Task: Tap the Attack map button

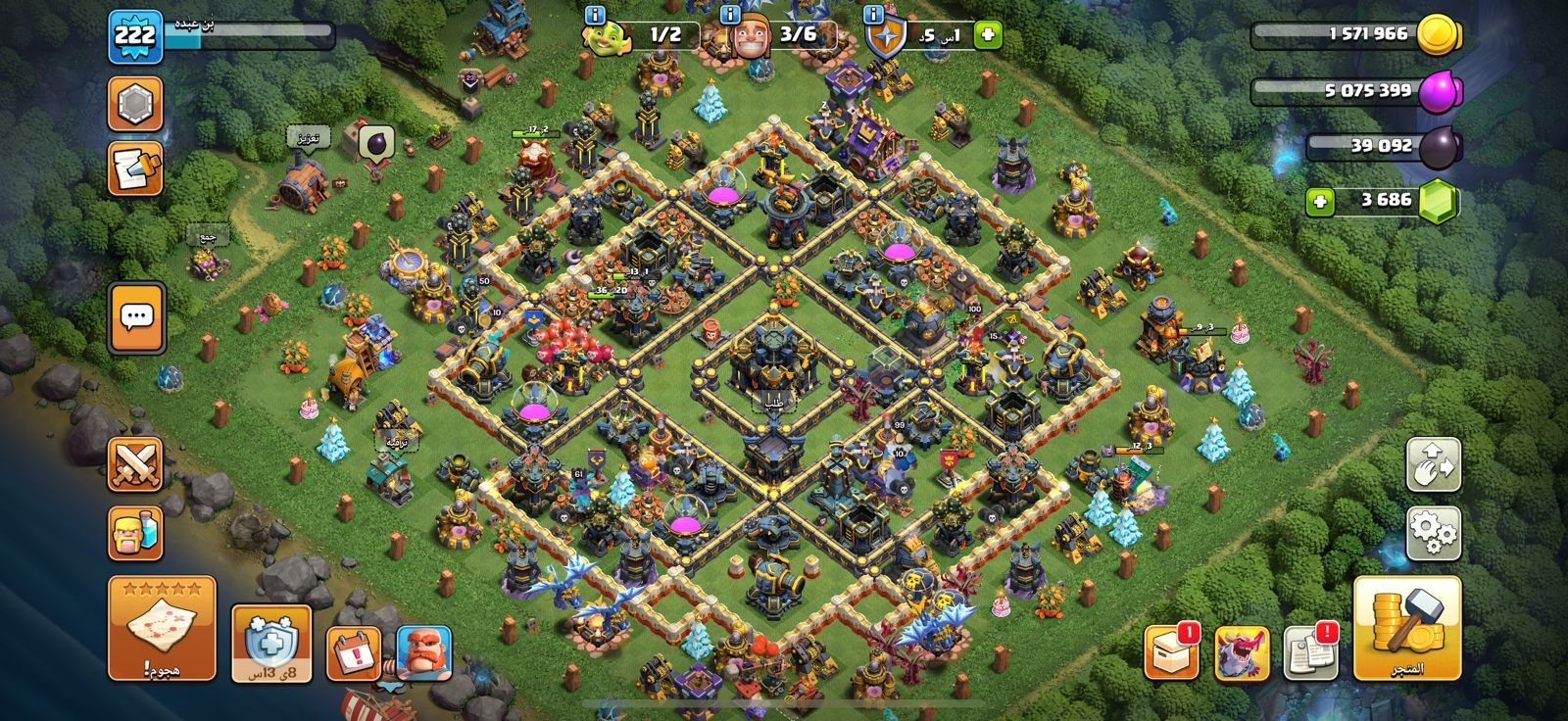Action: click(162, 628)
